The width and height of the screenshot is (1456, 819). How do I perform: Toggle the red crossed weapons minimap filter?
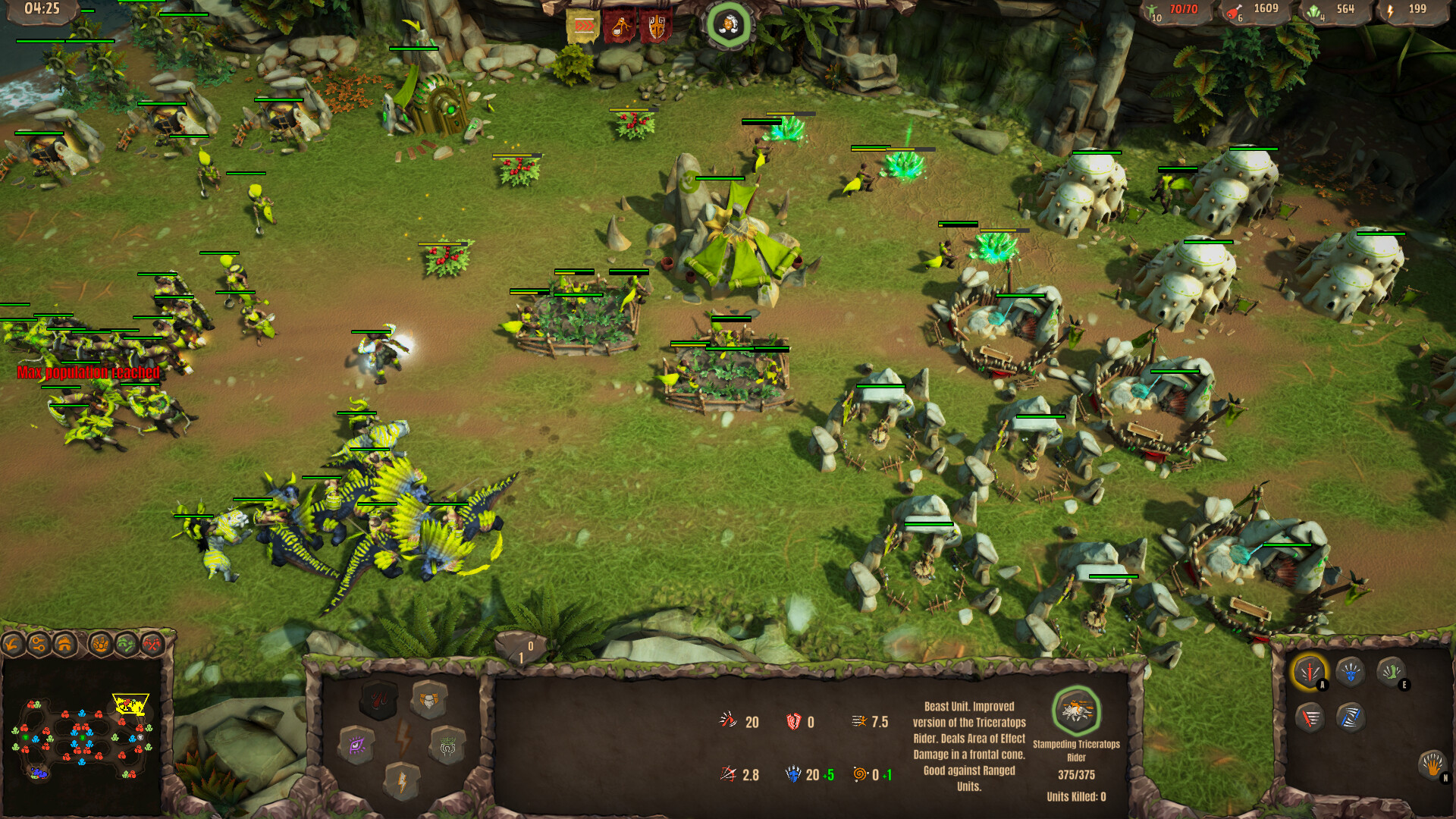[x=152, y=645]
